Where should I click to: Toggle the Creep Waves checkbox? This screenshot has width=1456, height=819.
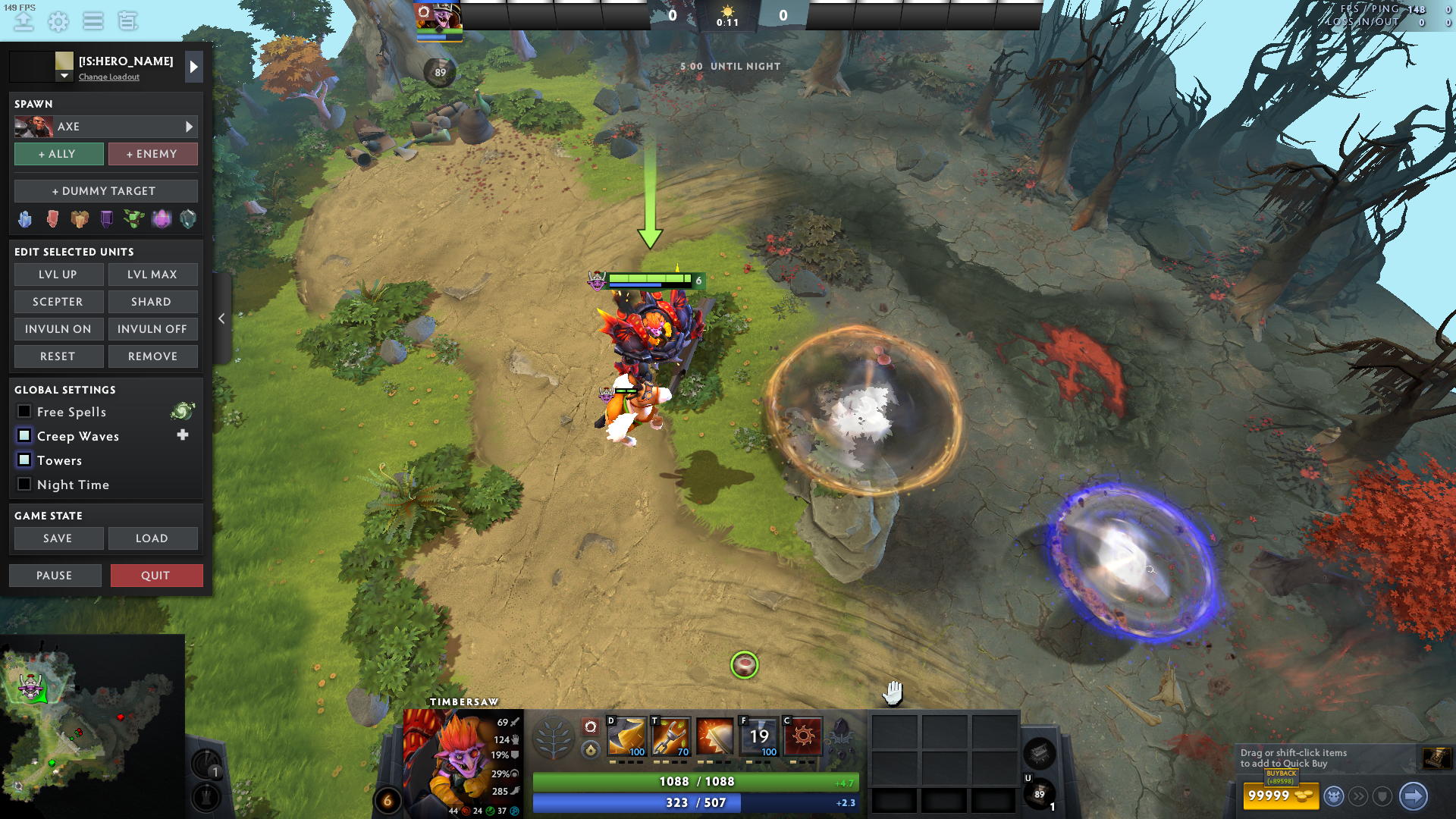point(24,436)
